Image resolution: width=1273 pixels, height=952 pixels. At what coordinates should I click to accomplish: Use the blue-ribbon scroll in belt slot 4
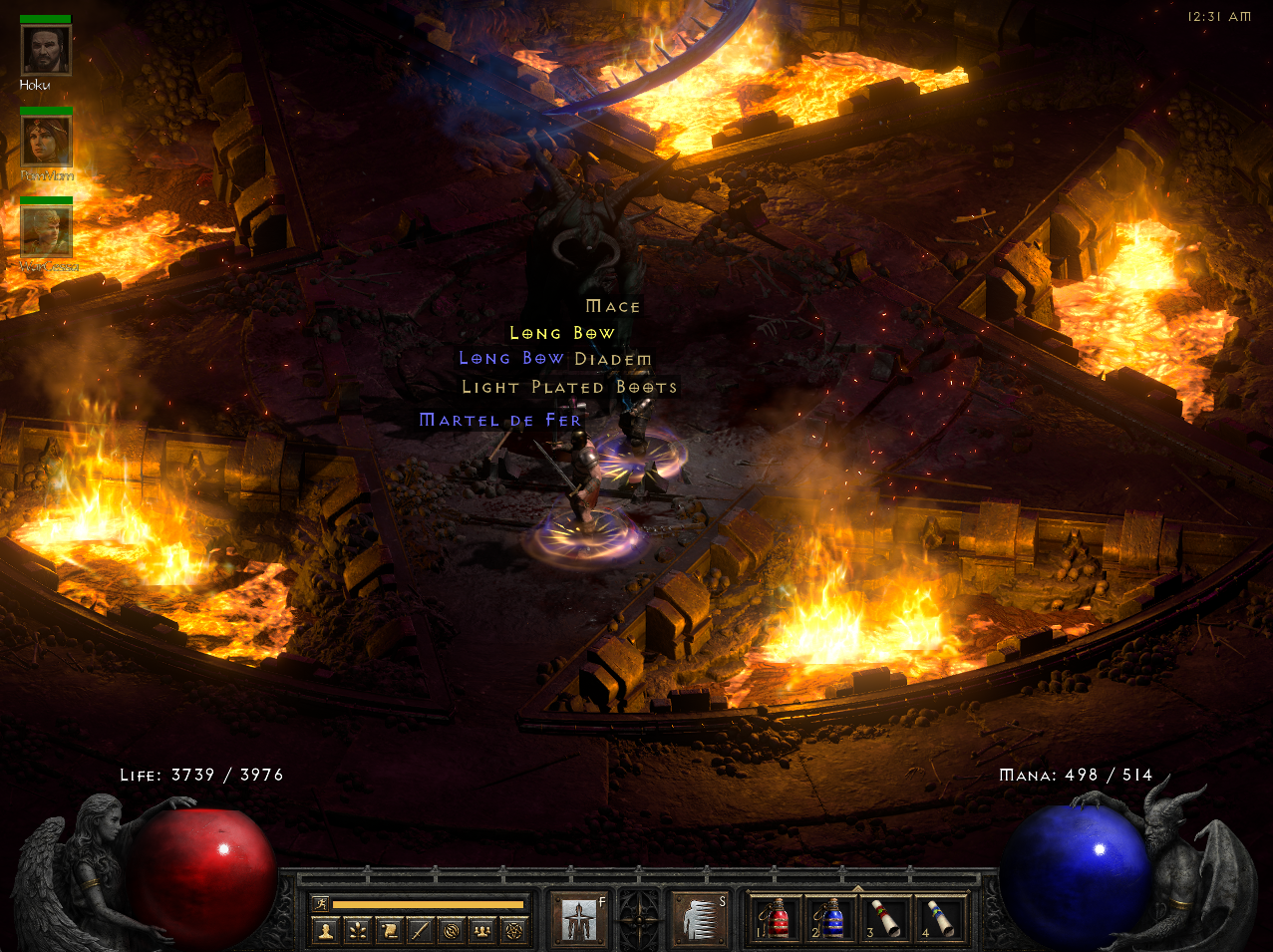pos(938,918)
